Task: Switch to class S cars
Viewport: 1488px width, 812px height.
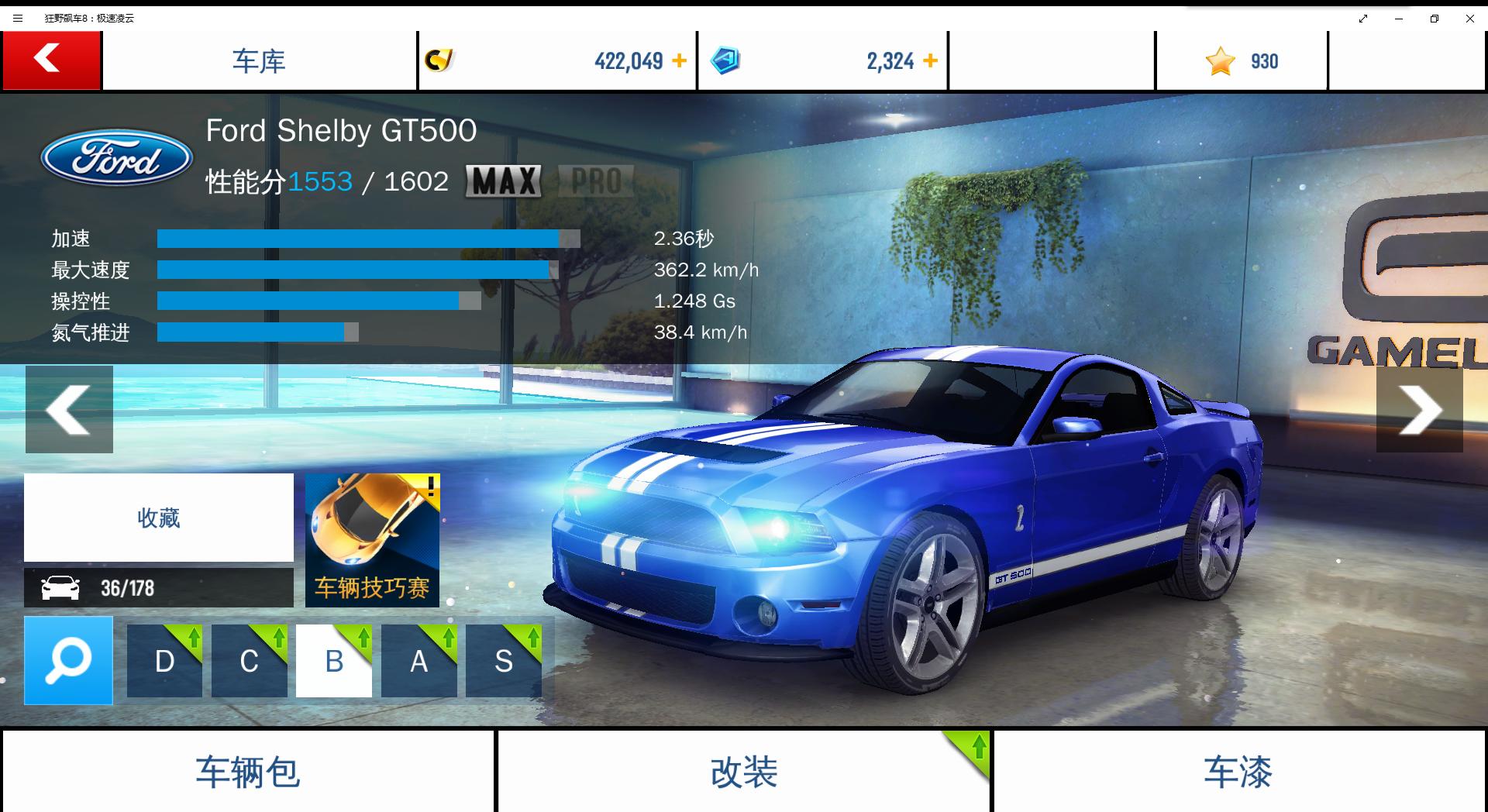Action: coord(504,661)
